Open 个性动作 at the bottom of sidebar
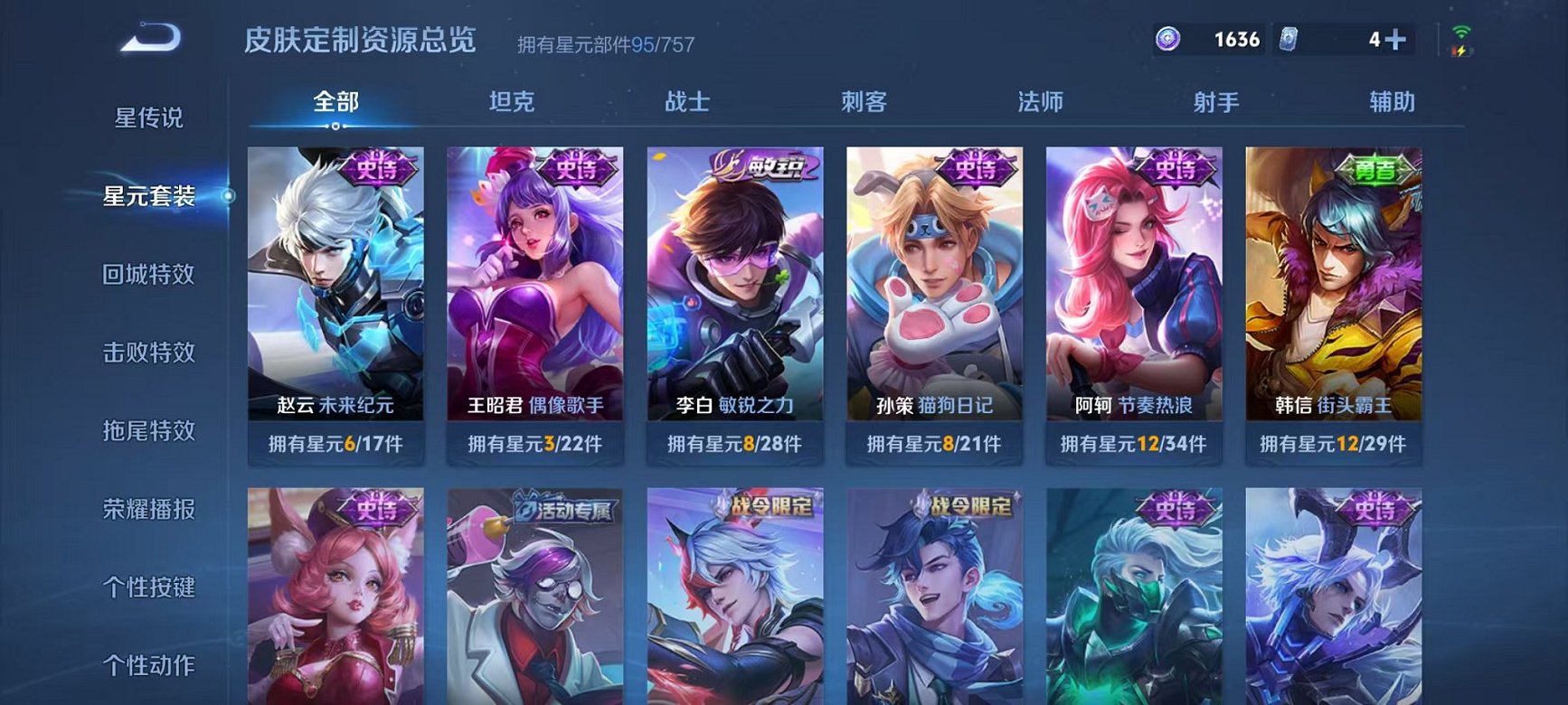Image resolution: width=1568 pixels, height=705 pixels. 150,664
